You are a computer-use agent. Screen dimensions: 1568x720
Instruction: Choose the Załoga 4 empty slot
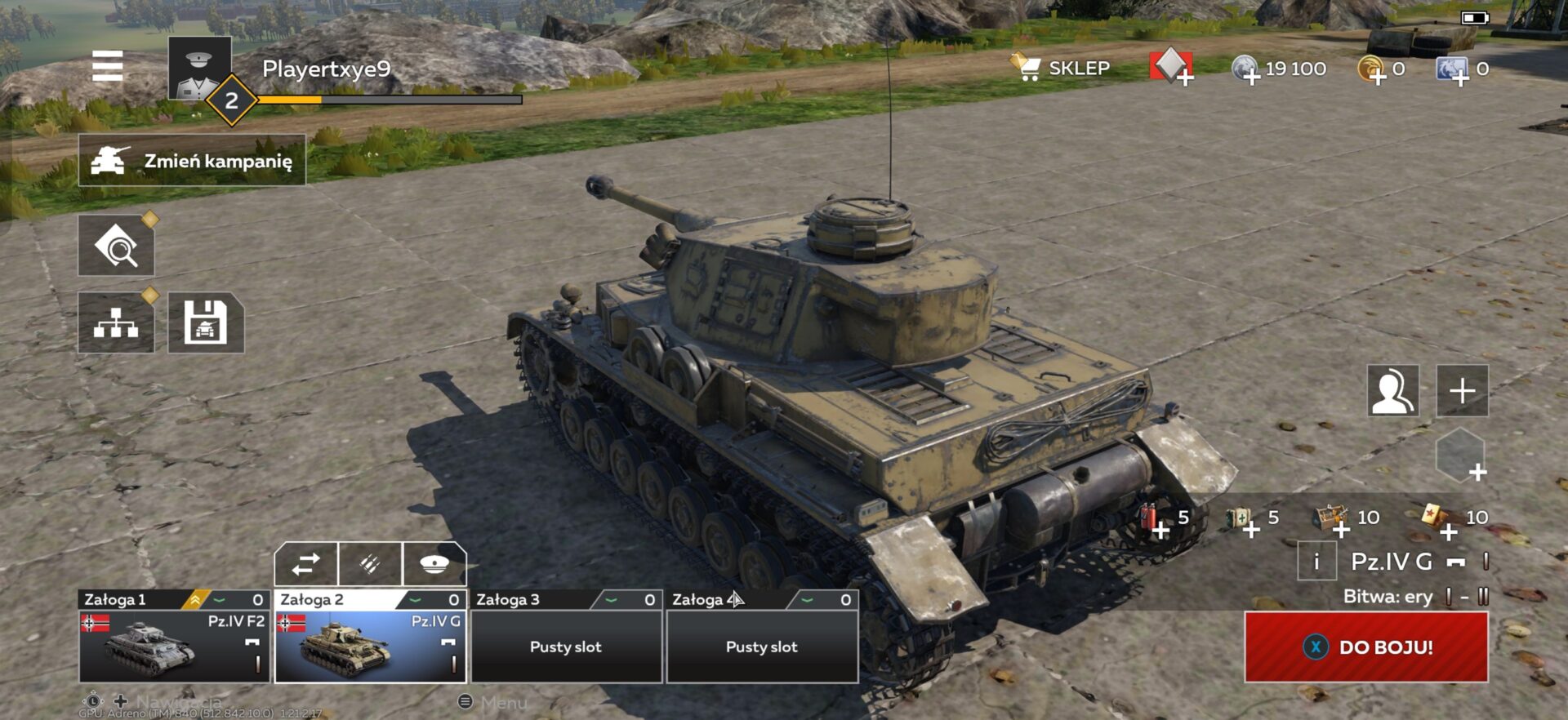[x=762, y=645]
